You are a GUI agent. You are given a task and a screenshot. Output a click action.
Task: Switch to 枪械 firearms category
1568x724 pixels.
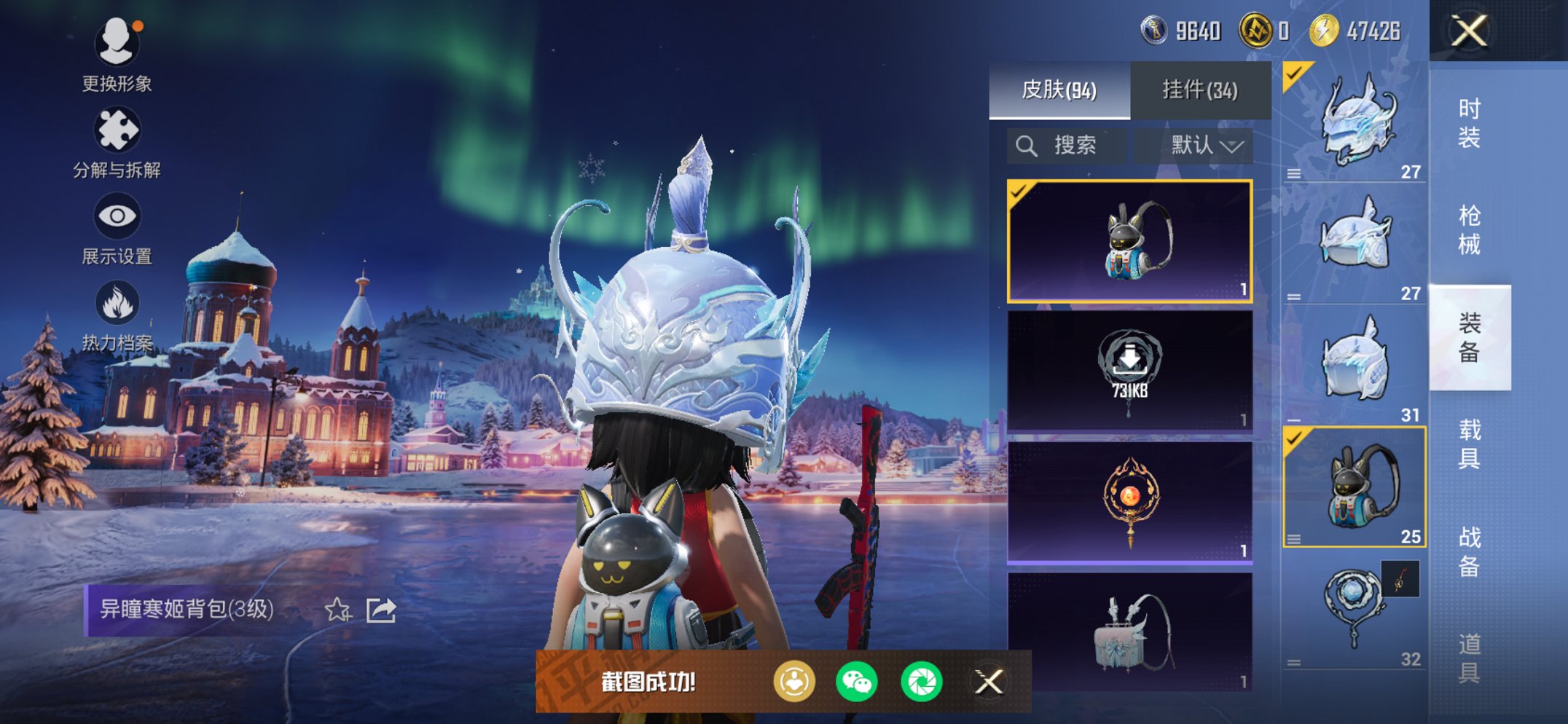[1469, 229]
